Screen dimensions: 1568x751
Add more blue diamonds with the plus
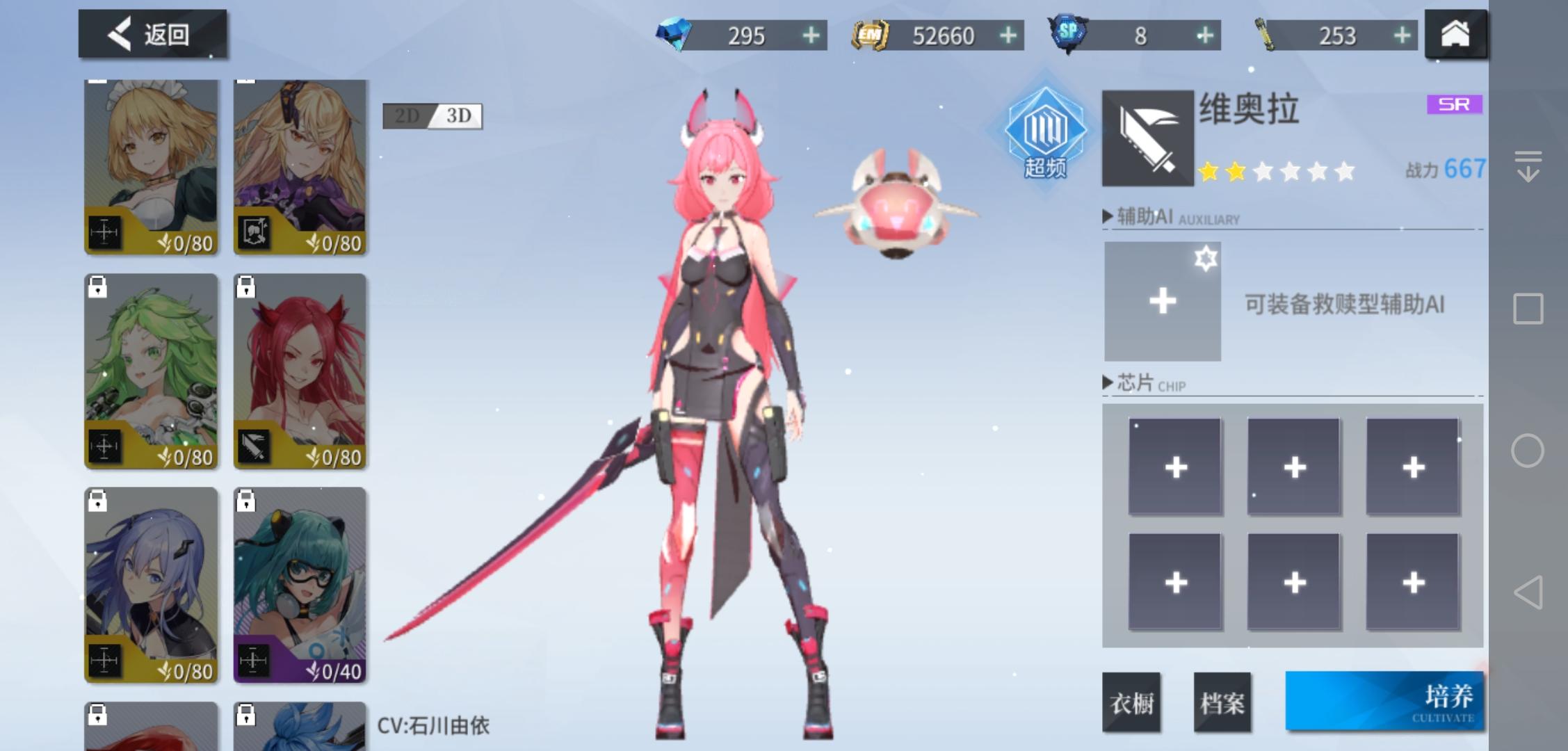click(811, 35)
